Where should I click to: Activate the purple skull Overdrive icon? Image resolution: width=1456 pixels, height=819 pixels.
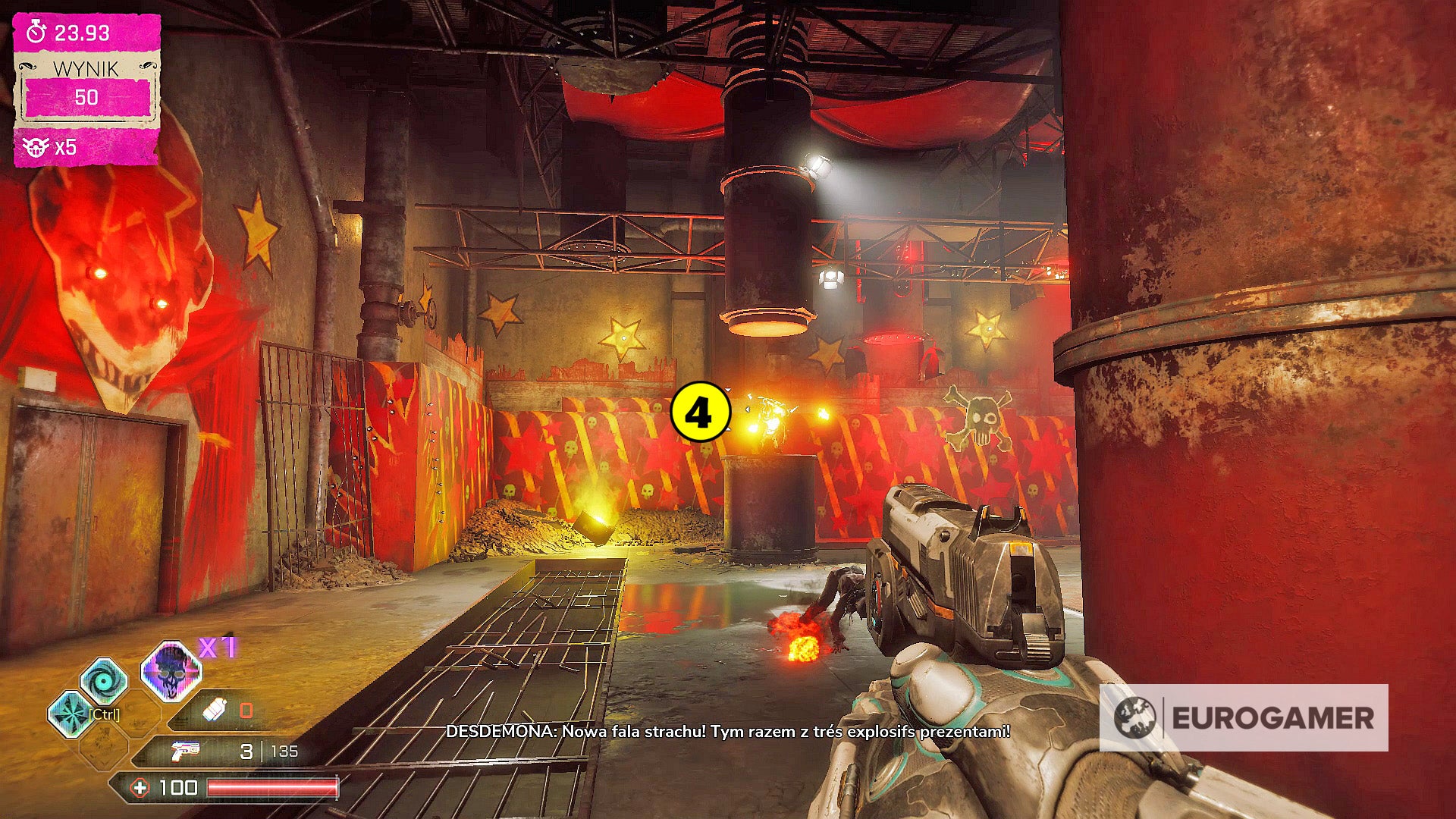pos(171,671)
